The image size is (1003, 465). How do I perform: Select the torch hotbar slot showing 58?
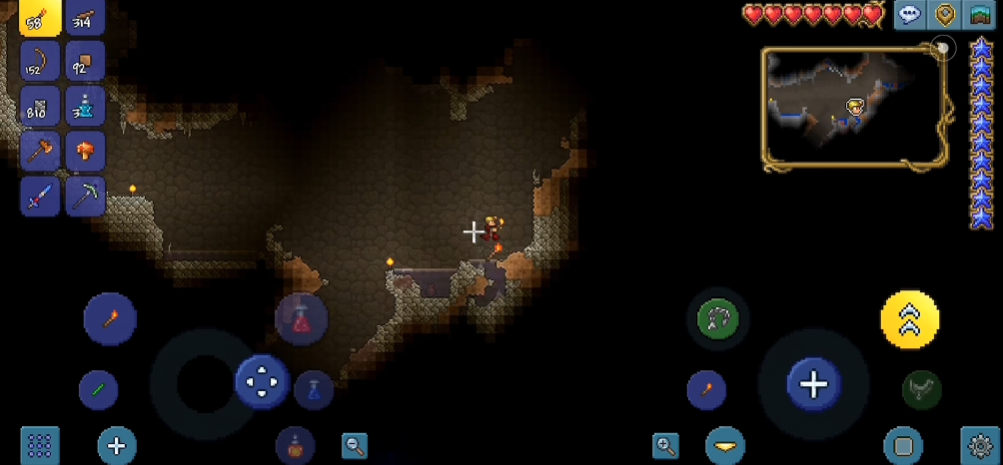click(x=40, y=17)
